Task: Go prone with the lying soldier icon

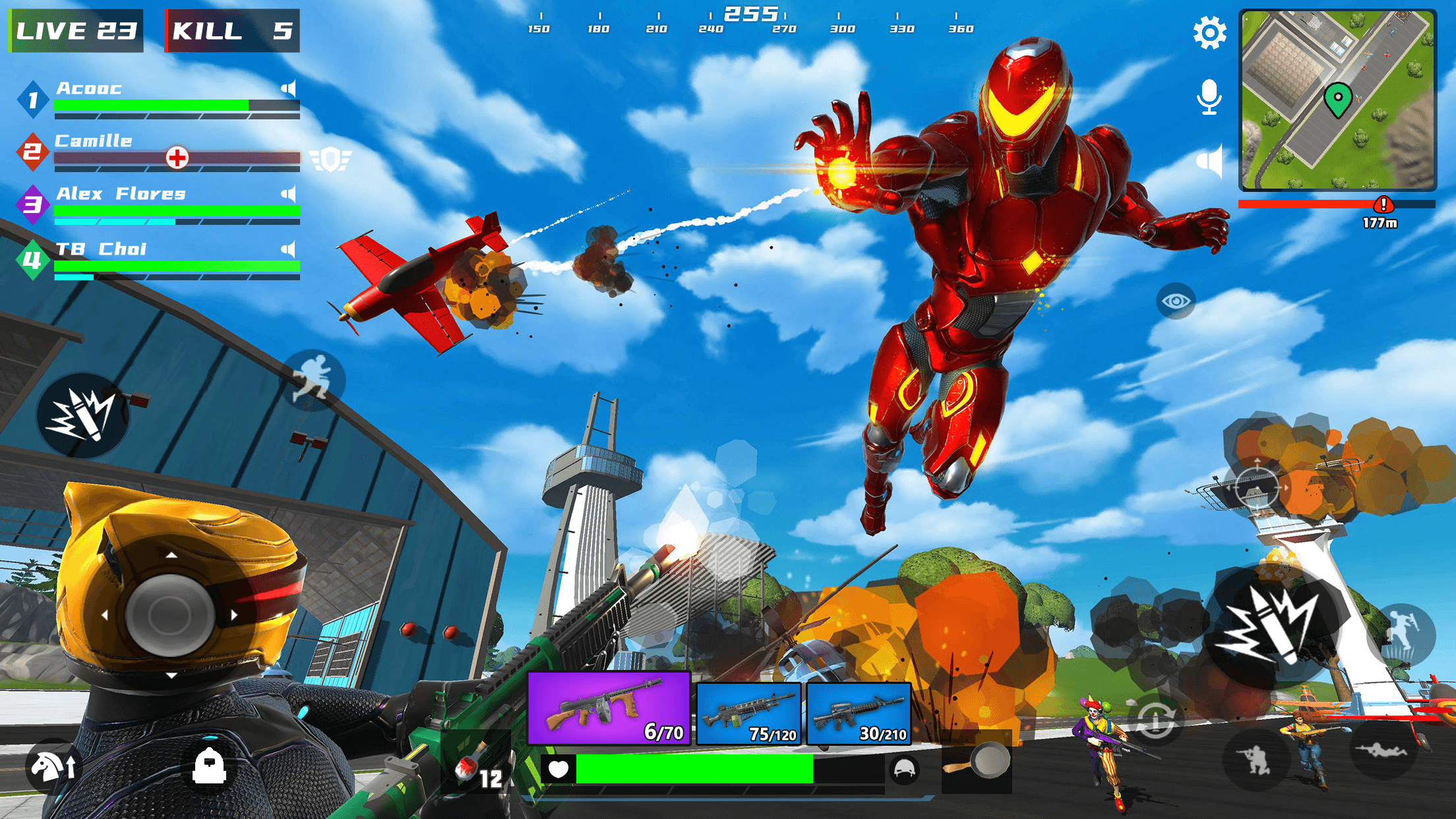Action: click(1381, 750)
